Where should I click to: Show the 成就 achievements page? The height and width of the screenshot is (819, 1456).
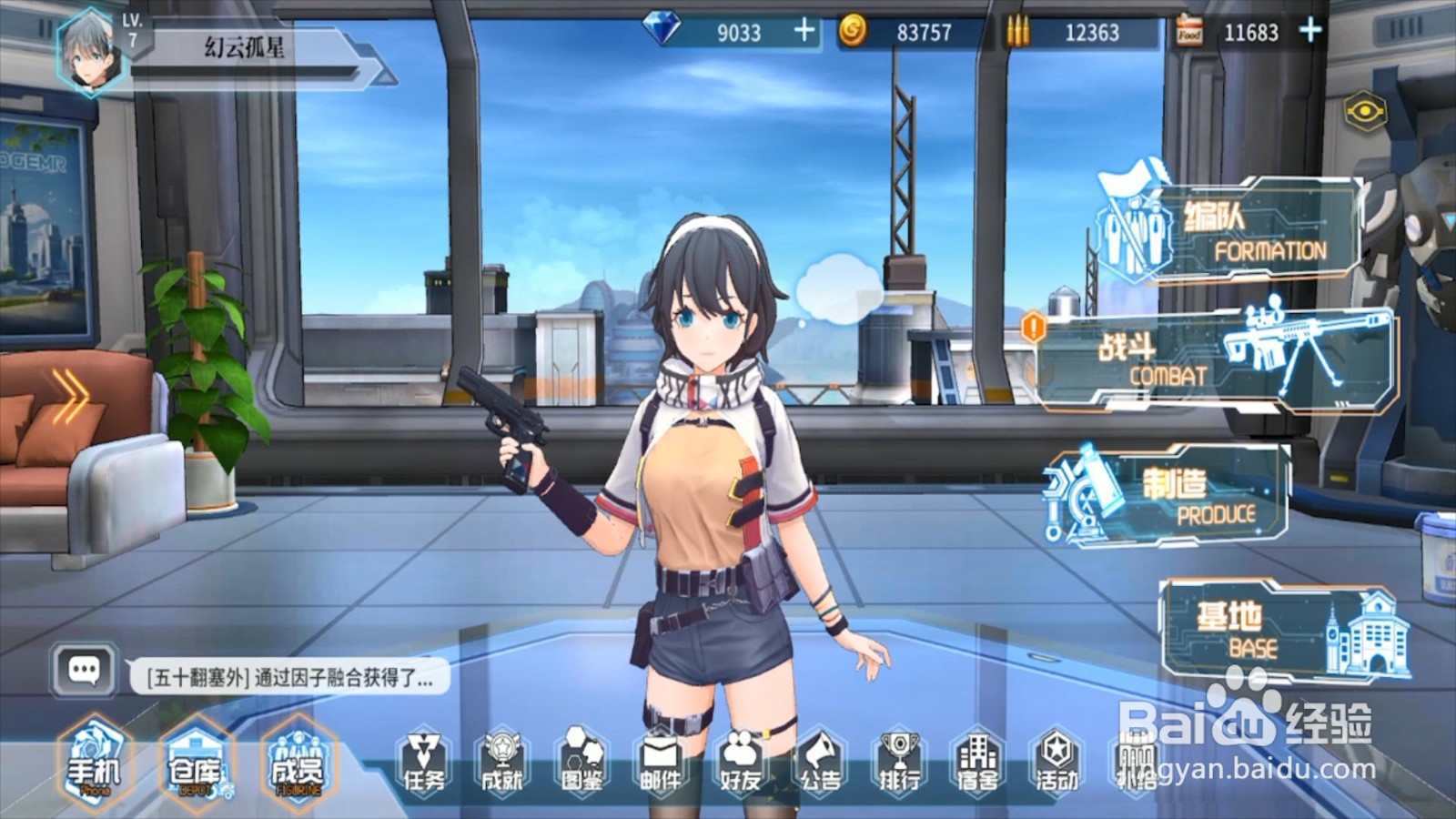(x=502, y=764)
